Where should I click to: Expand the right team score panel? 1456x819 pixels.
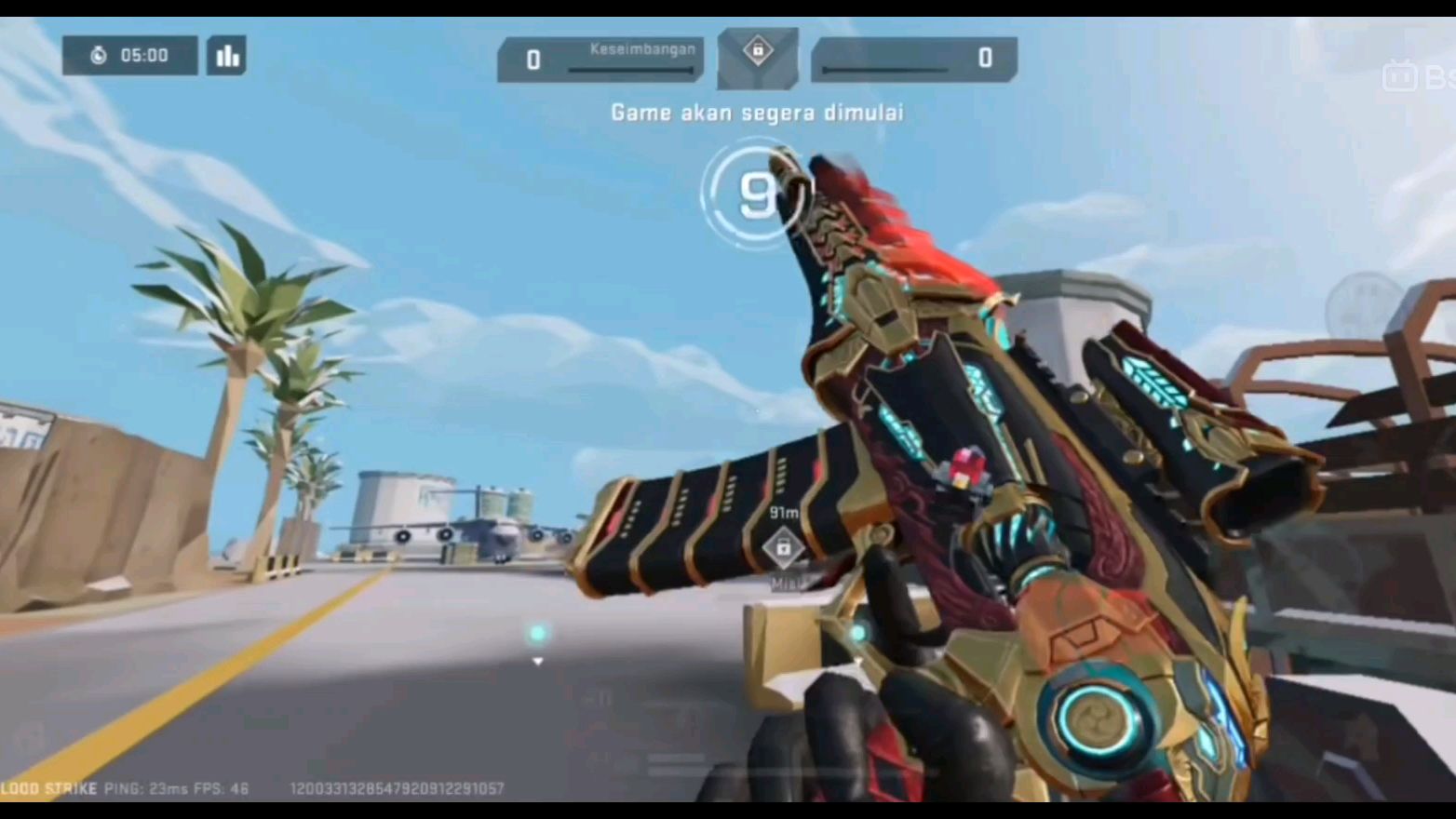(912, 59)
